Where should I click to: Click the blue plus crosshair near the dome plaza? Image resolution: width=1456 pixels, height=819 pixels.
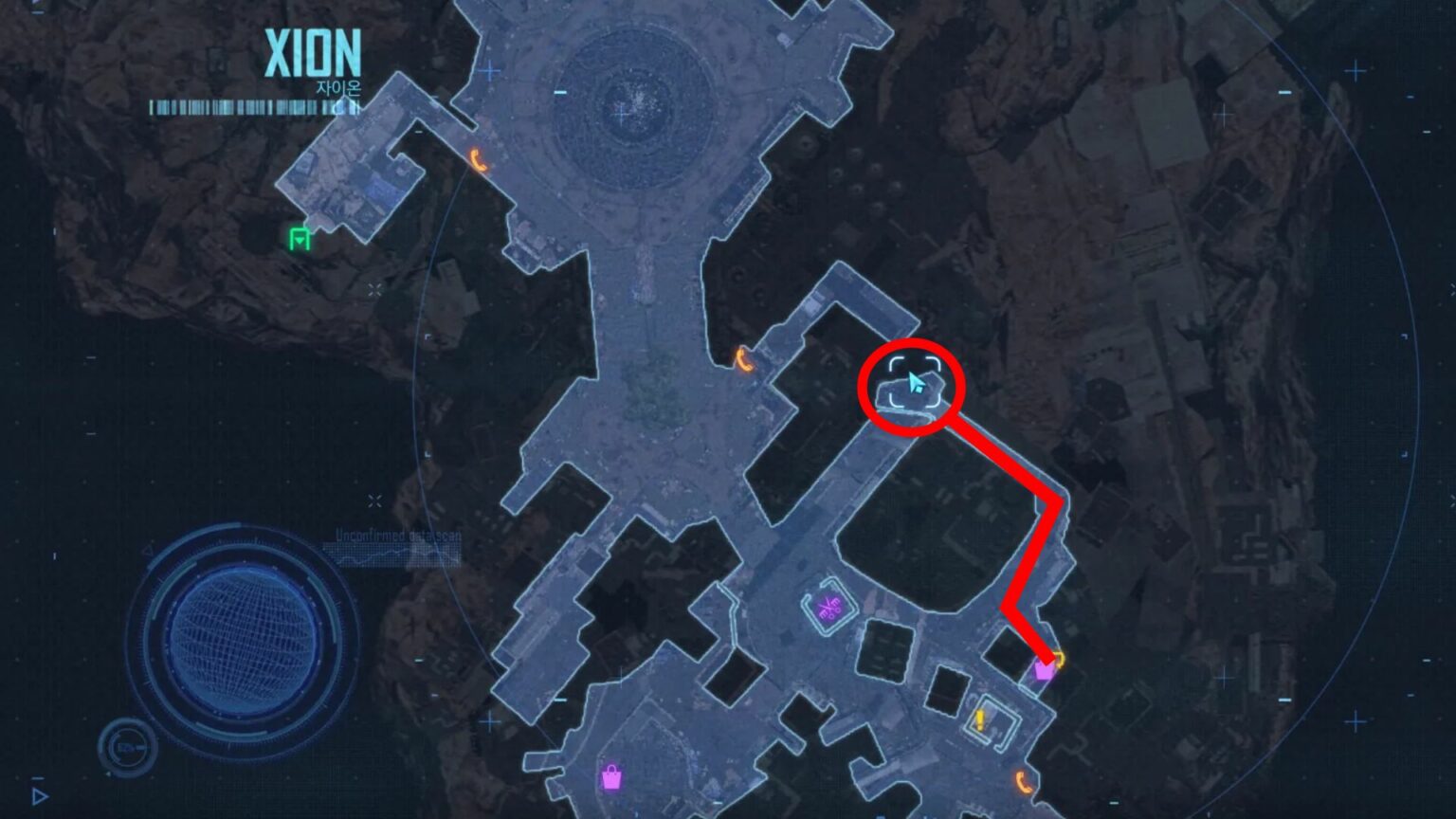(x=489, y=69)
